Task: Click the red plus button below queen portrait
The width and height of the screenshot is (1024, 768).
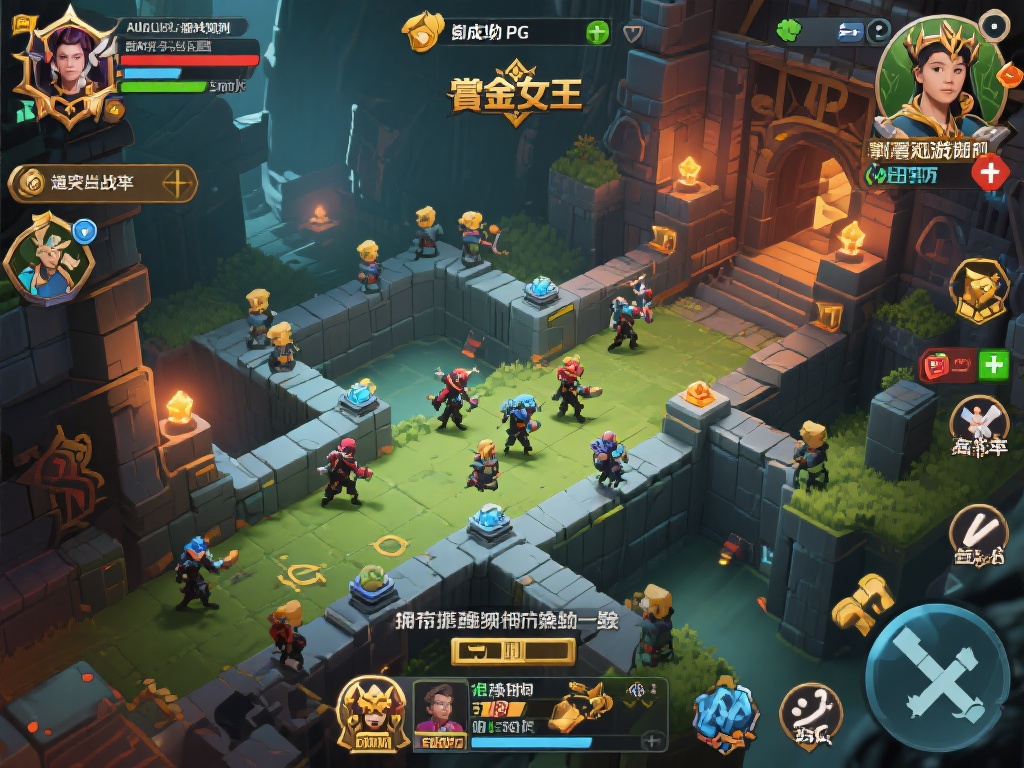Action: (990, 173)
